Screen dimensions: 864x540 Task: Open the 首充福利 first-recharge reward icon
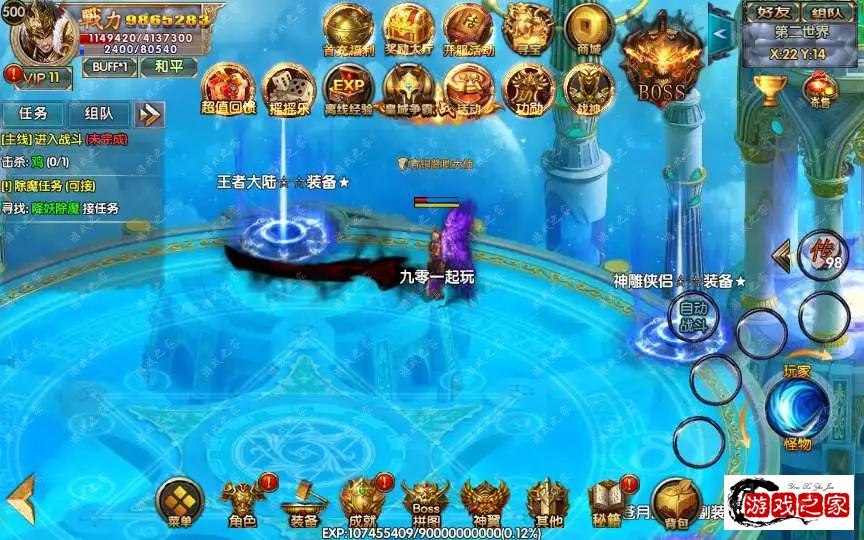point(347,28)
